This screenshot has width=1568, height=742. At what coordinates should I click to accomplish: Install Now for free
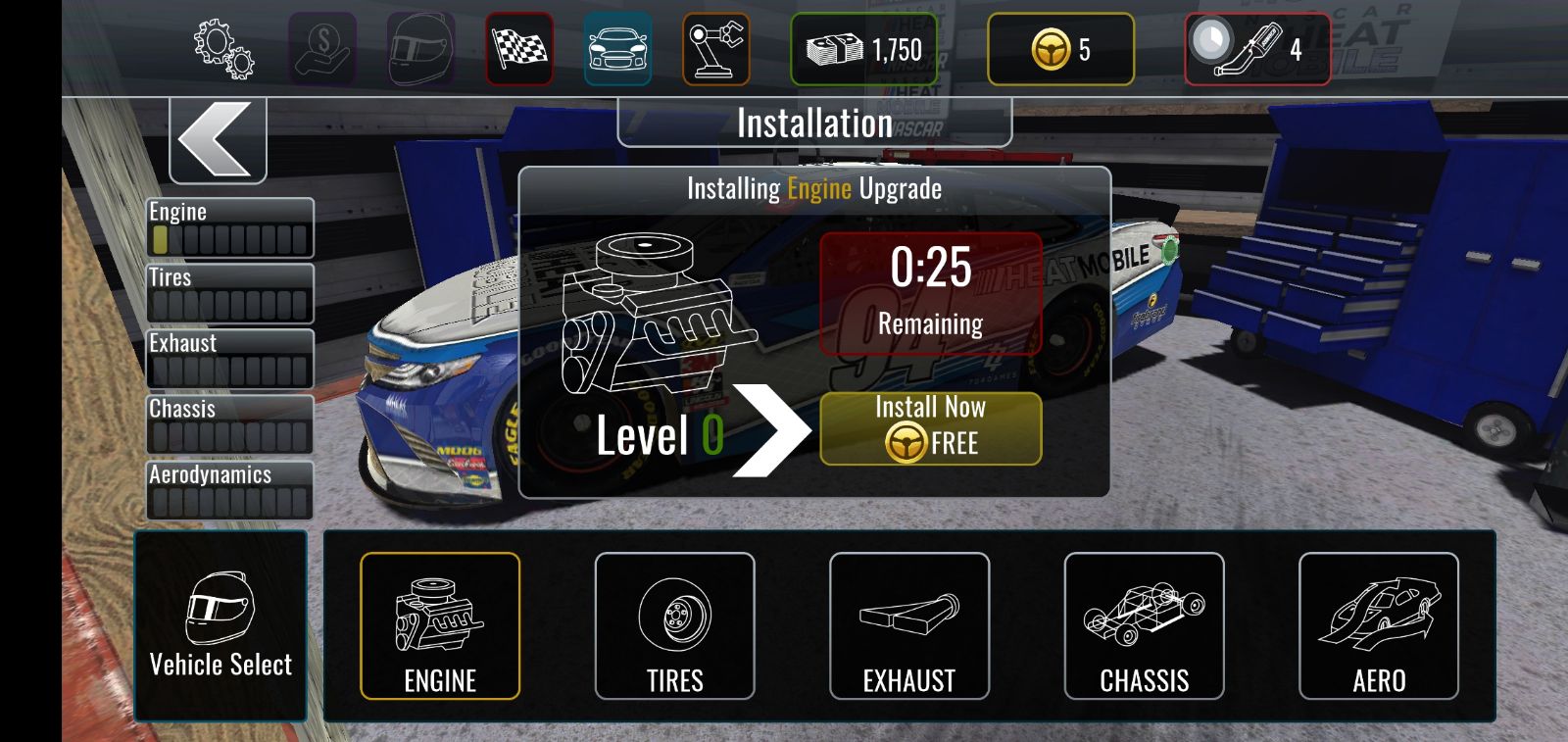[x=930, y=428]
